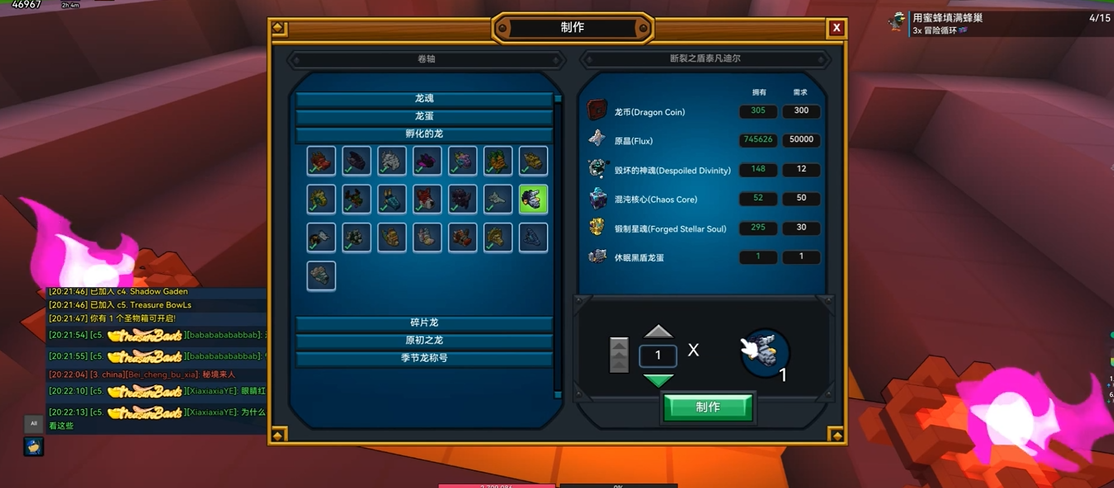The width and height of the screenshot is (1114, 488).
Task: Click the green 制作 craft button
Action: click(708, 407)
